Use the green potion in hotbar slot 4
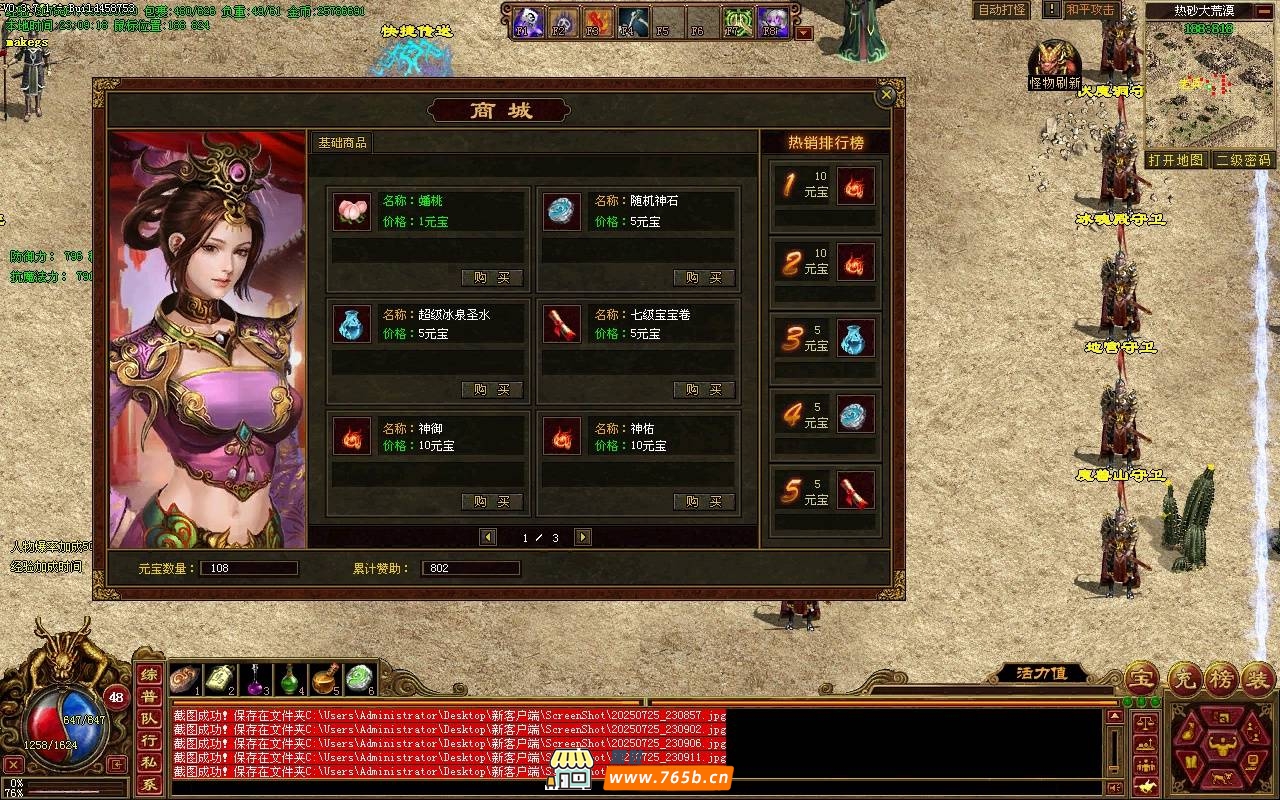The height and width of the screenshot is (800, 1280). [290, 680]
